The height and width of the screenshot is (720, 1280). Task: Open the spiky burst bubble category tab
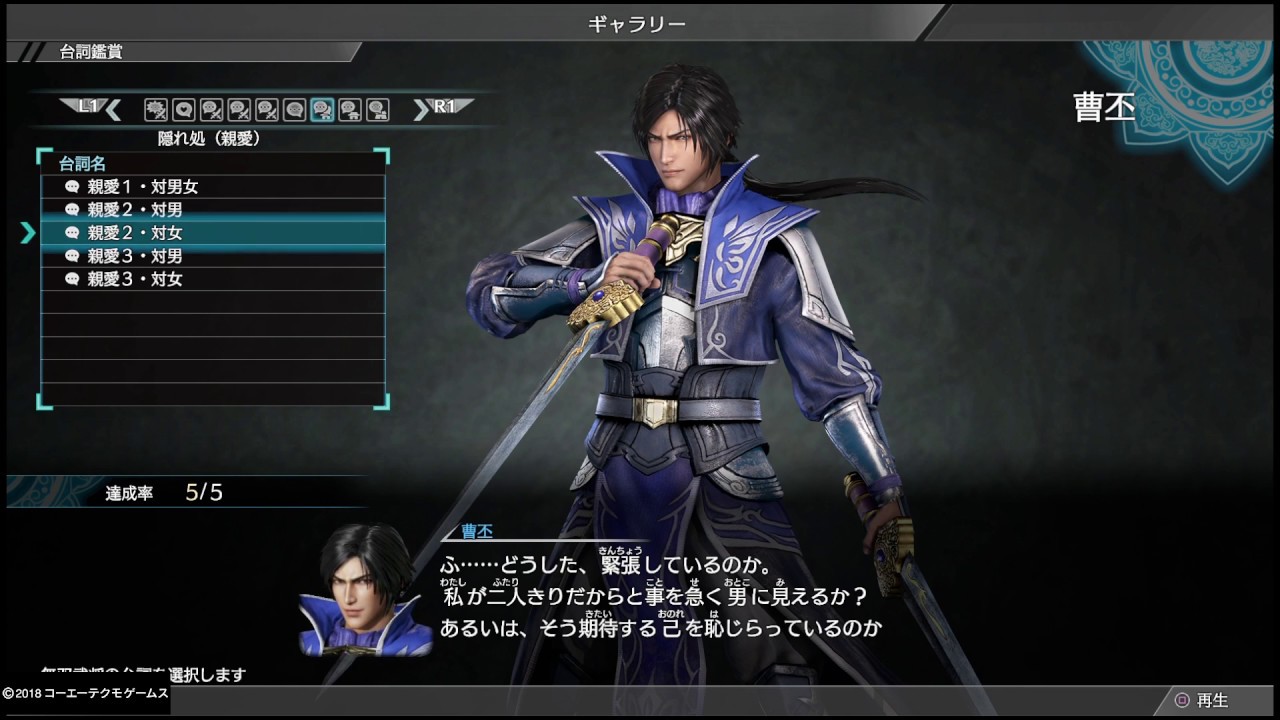(x=155, y=109)
